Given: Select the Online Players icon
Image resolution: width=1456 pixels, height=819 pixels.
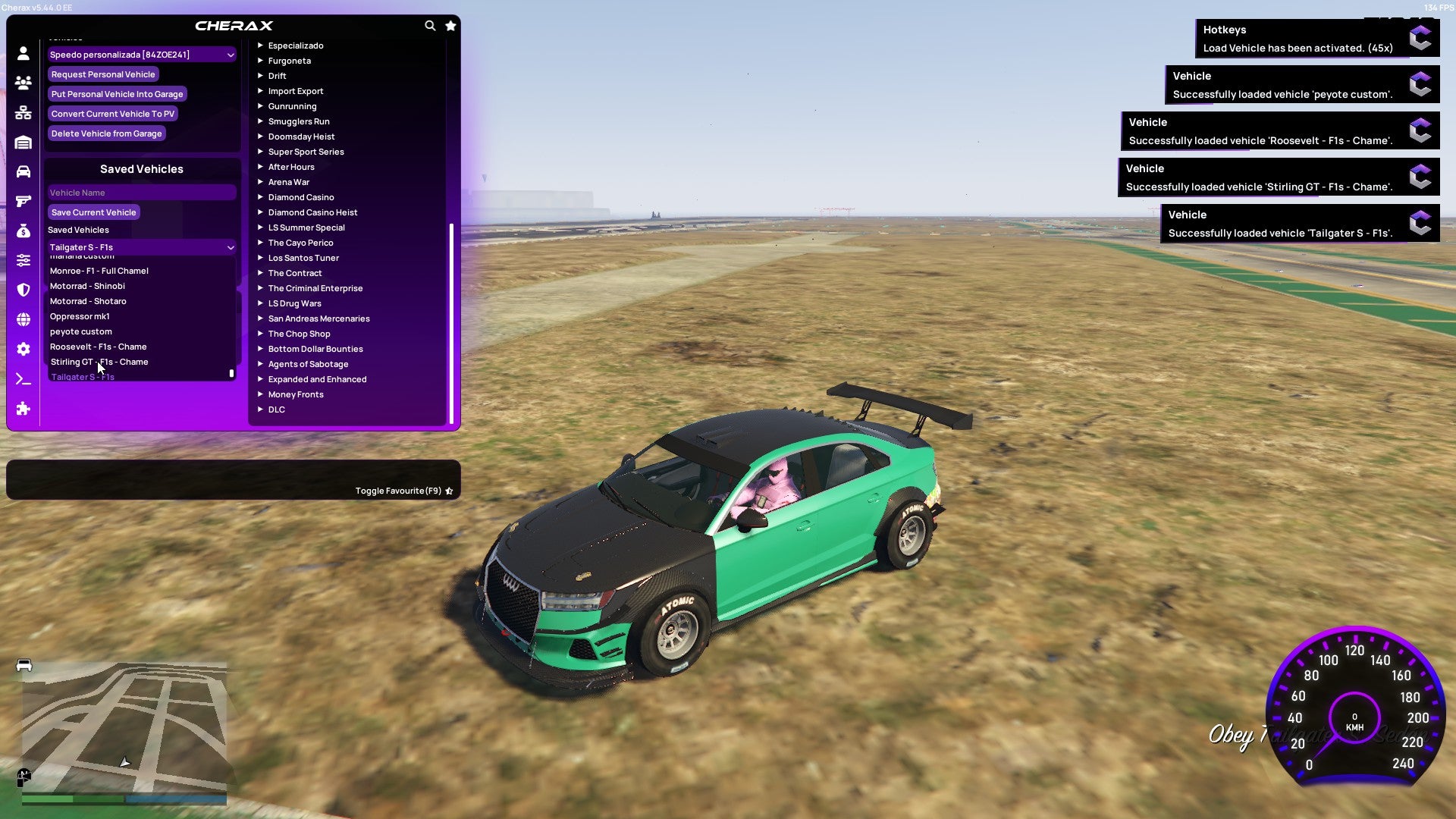Looking at the screenshot, I should pos(23,83).
